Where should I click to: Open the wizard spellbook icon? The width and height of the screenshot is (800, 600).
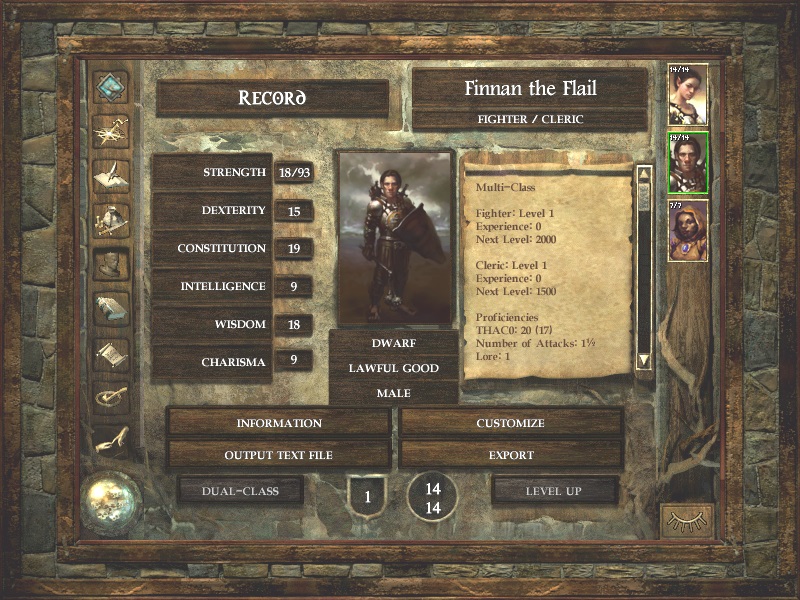111,307
